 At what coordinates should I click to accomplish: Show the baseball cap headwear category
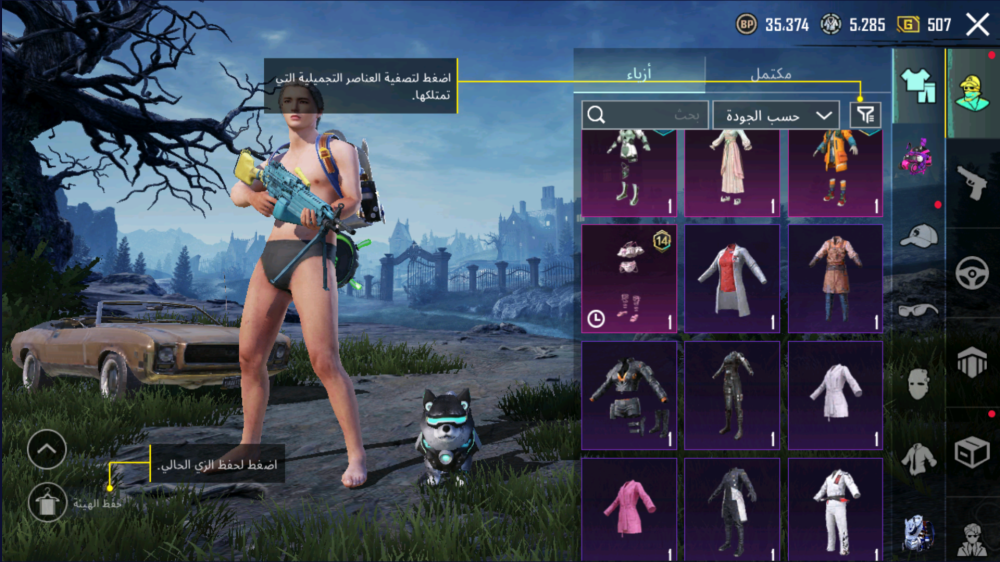coord(918,236)
